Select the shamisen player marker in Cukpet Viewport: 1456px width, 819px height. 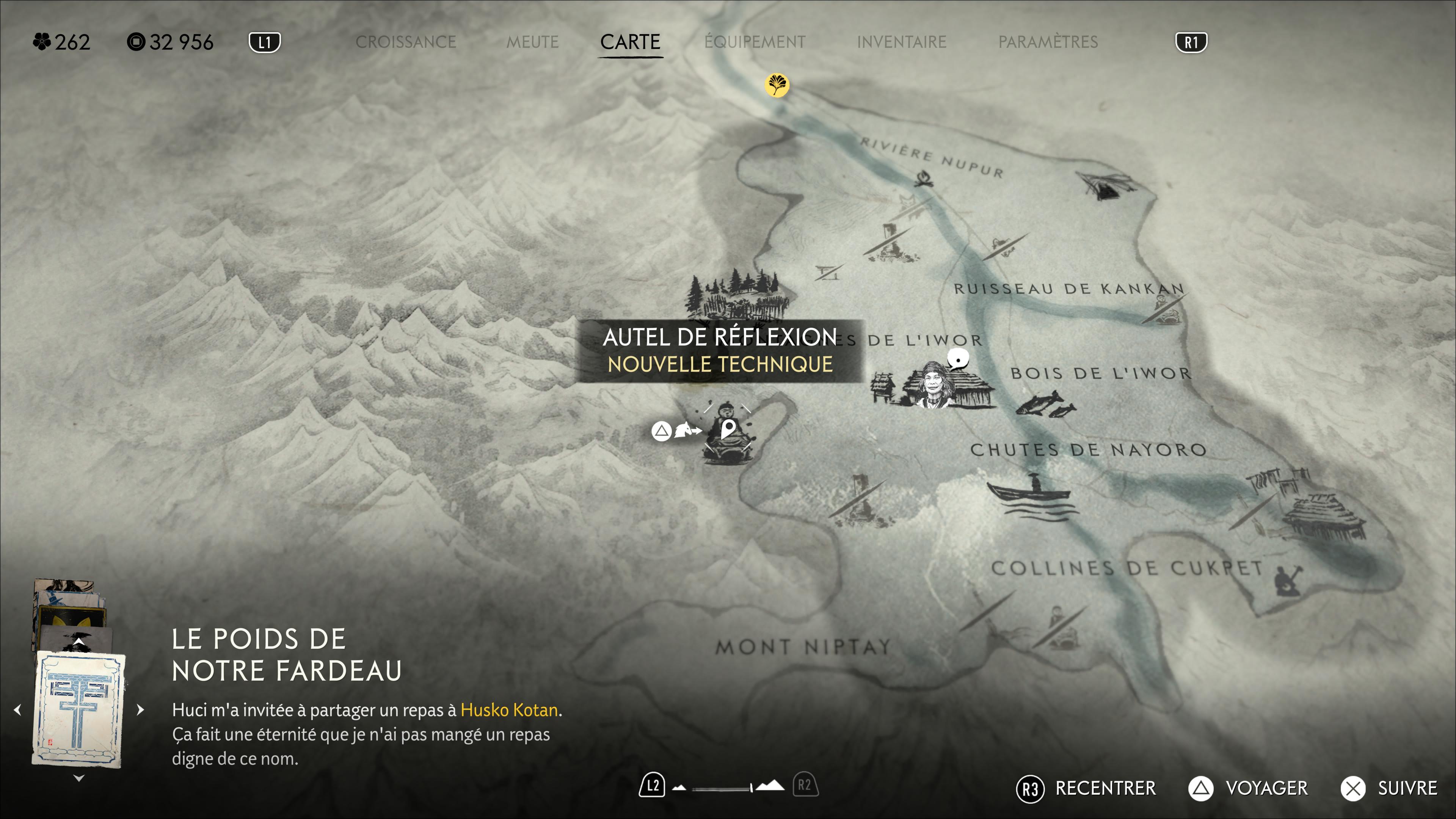click(x=1287, y=579)
